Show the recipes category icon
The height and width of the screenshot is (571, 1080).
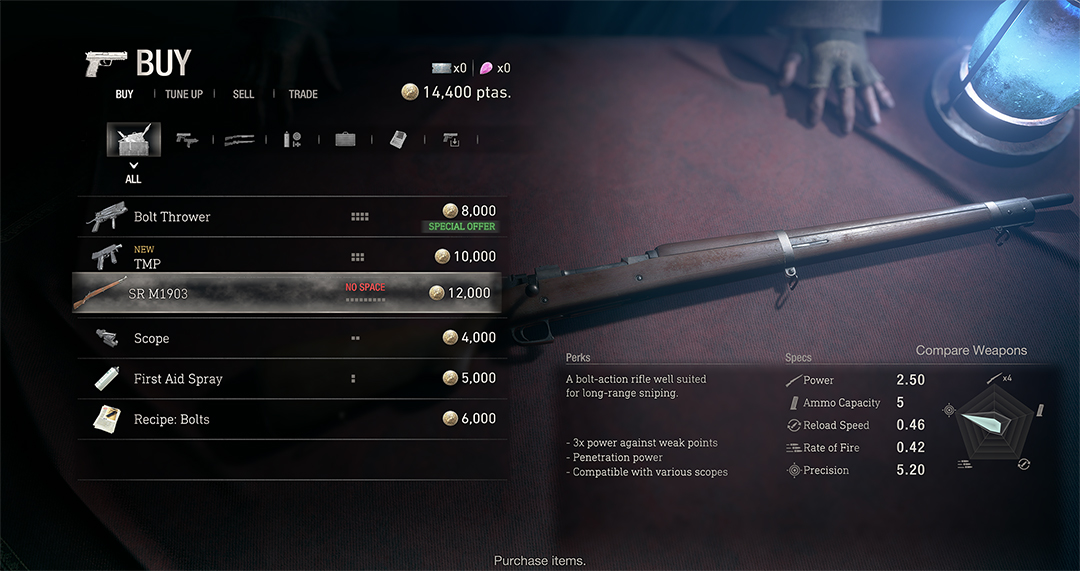click(x=398, y=140)
